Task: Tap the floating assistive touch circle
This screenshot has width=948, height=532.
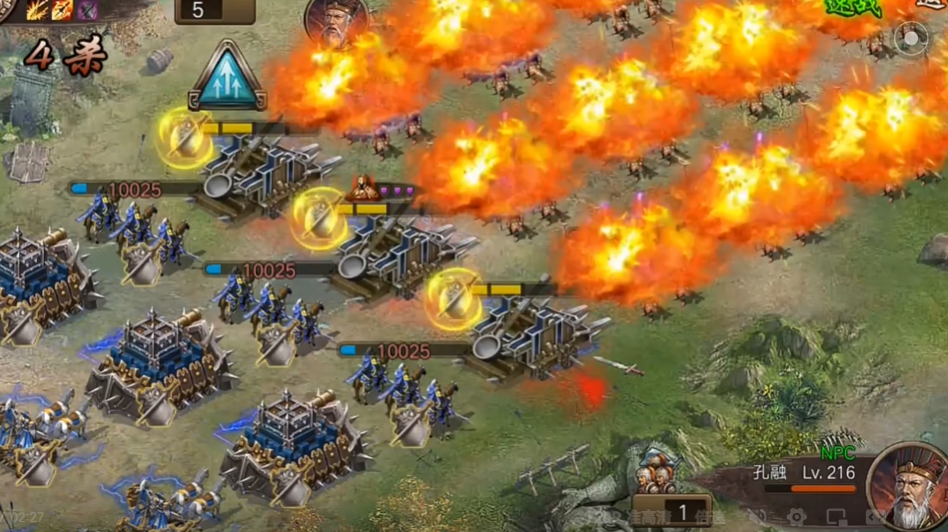Action: tap(911, 41)
